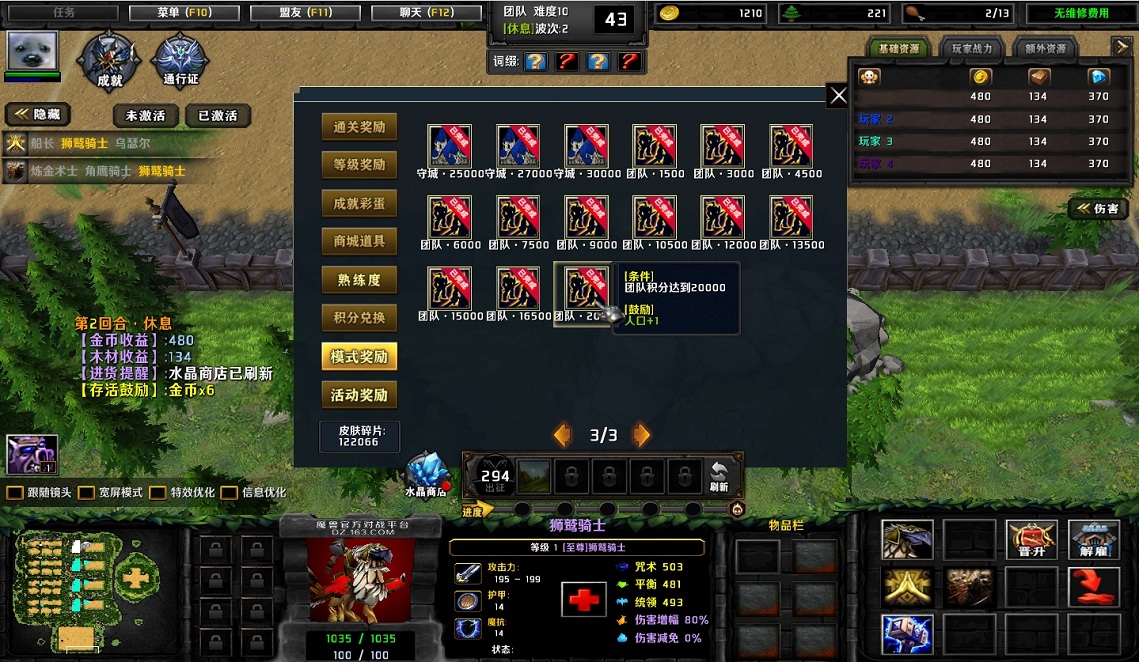Open the 通行证 pass badge
Image resolution: width=1139 pixels, height=662 pixels.
pos(181,60)
